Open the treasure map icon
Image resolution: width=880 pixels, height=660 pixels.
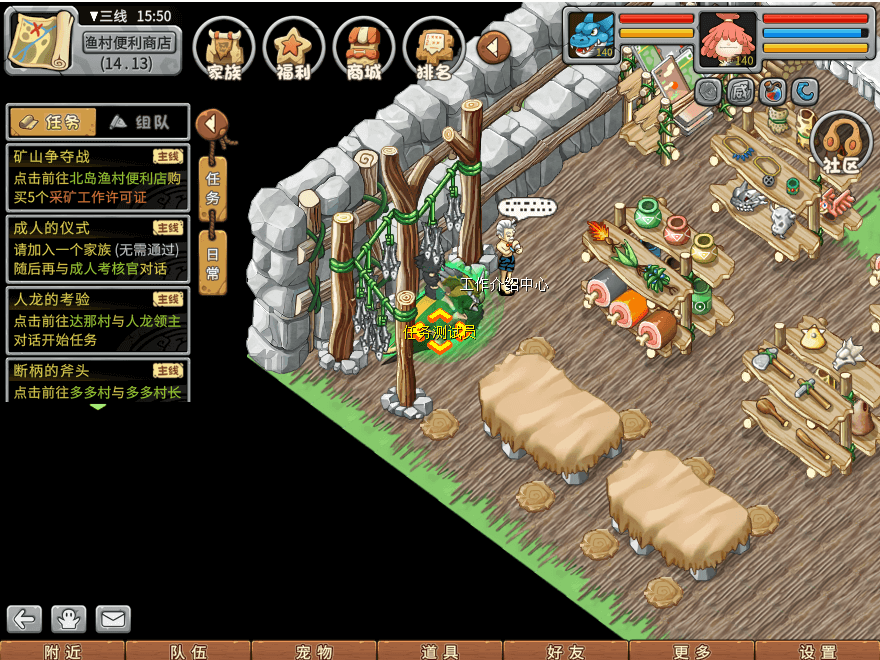click(x=42, y=40)
